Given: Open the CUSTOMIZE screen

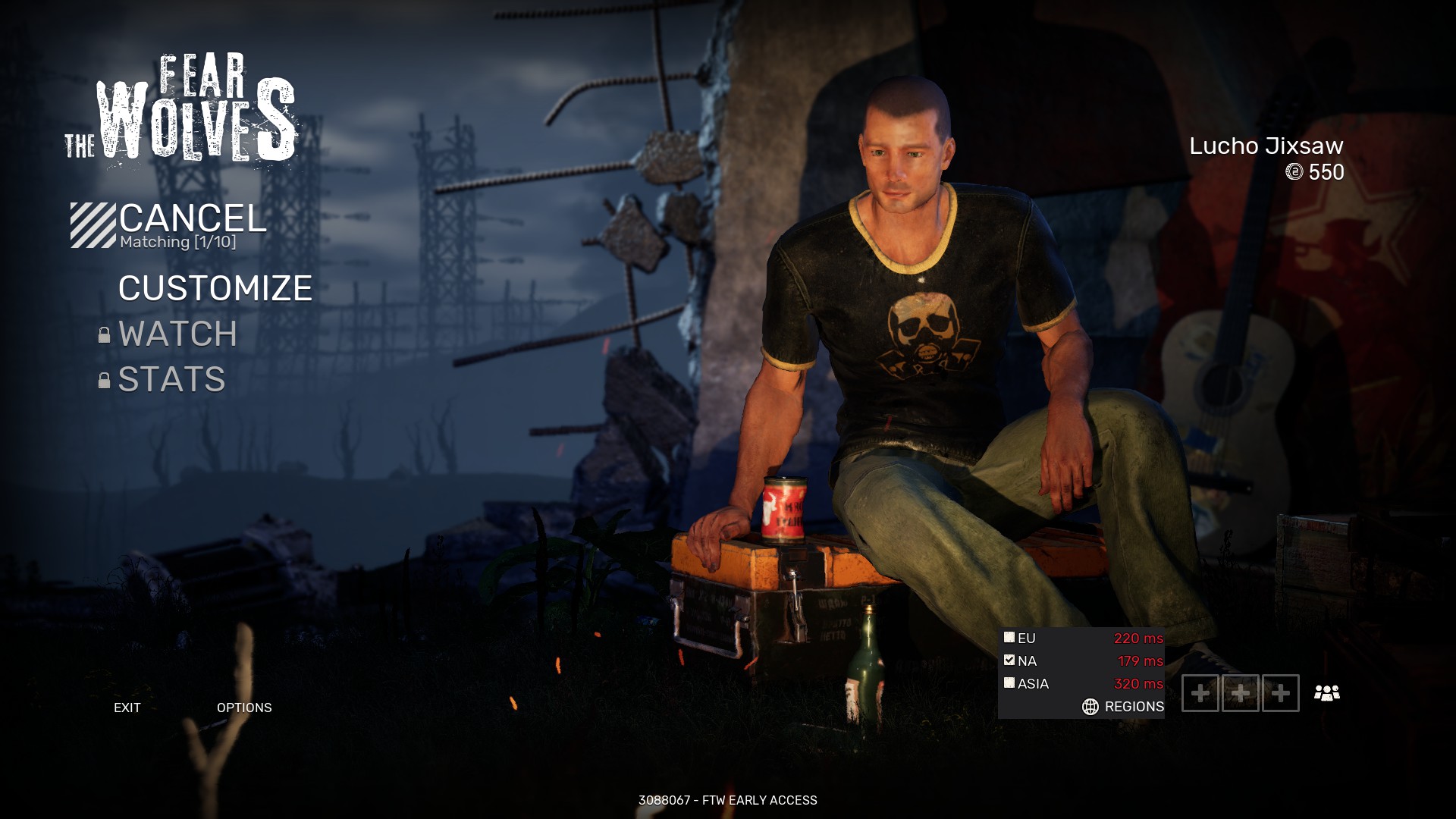Looking at the screenshot, I should (215, 287).
